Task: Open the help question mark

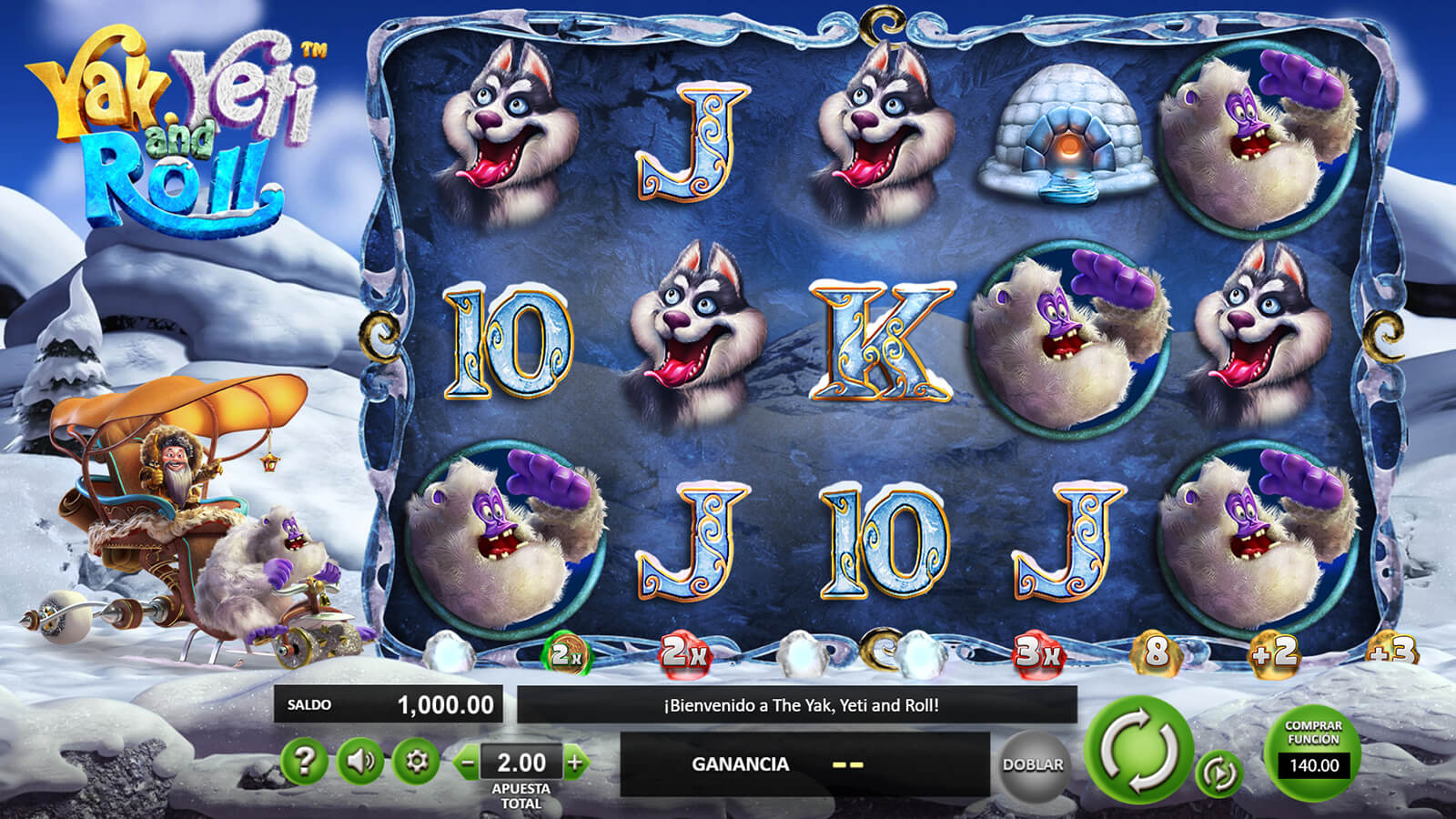Action: click(304, 761)
